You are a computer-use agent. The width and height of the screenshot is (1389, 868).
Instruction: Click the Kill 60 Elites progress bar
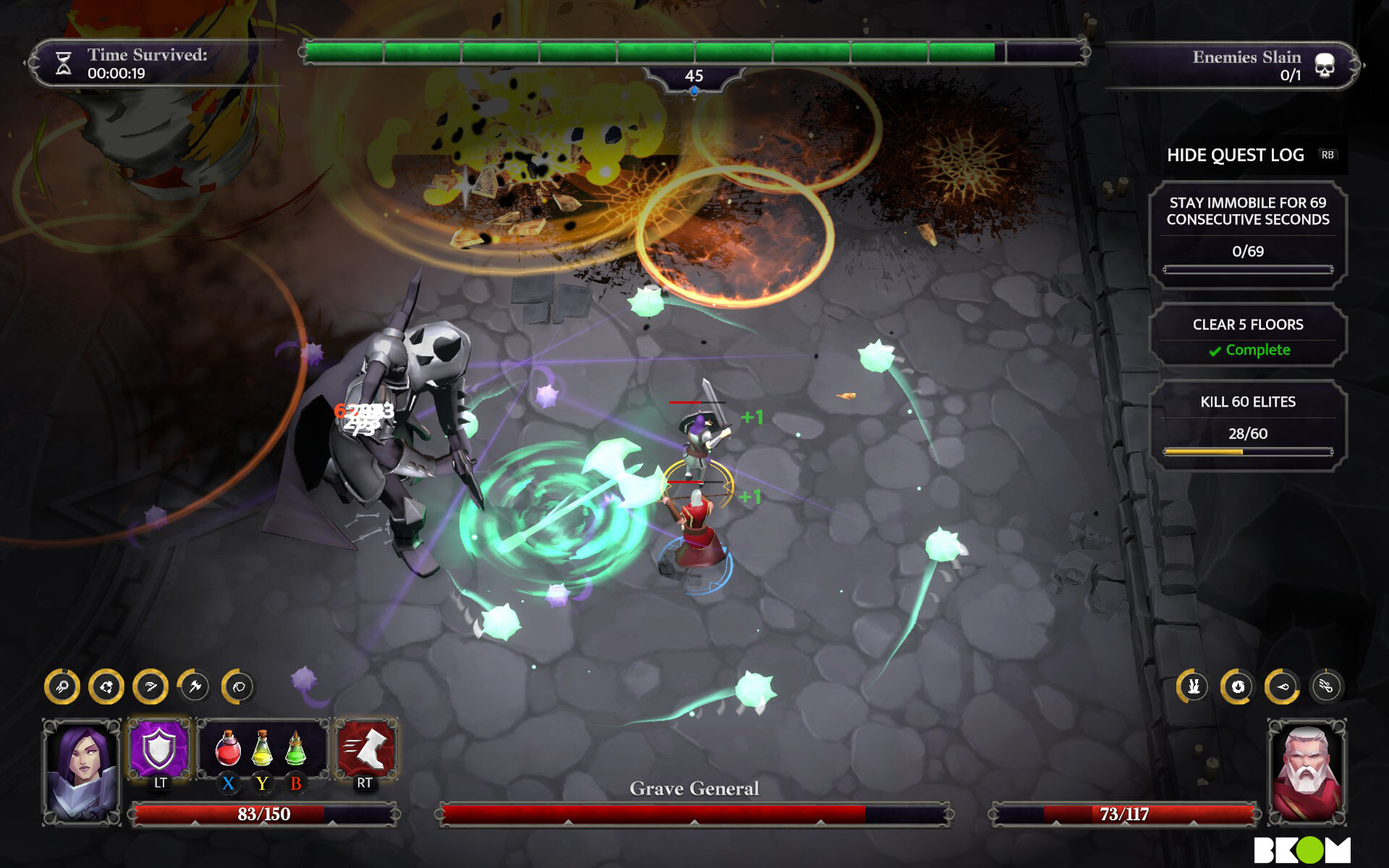pyautogui.click(x=1249, y=450)
